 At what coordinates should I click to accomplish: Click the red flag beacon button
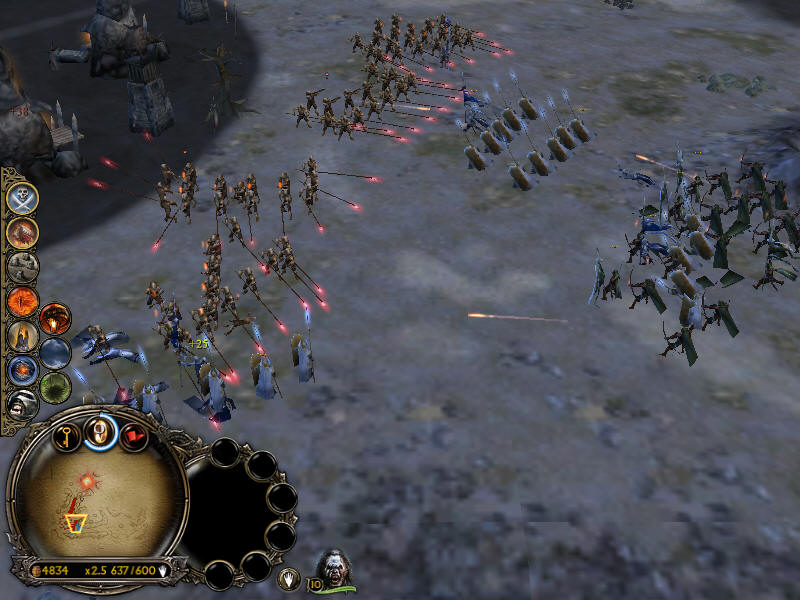(x=133, y=436)
